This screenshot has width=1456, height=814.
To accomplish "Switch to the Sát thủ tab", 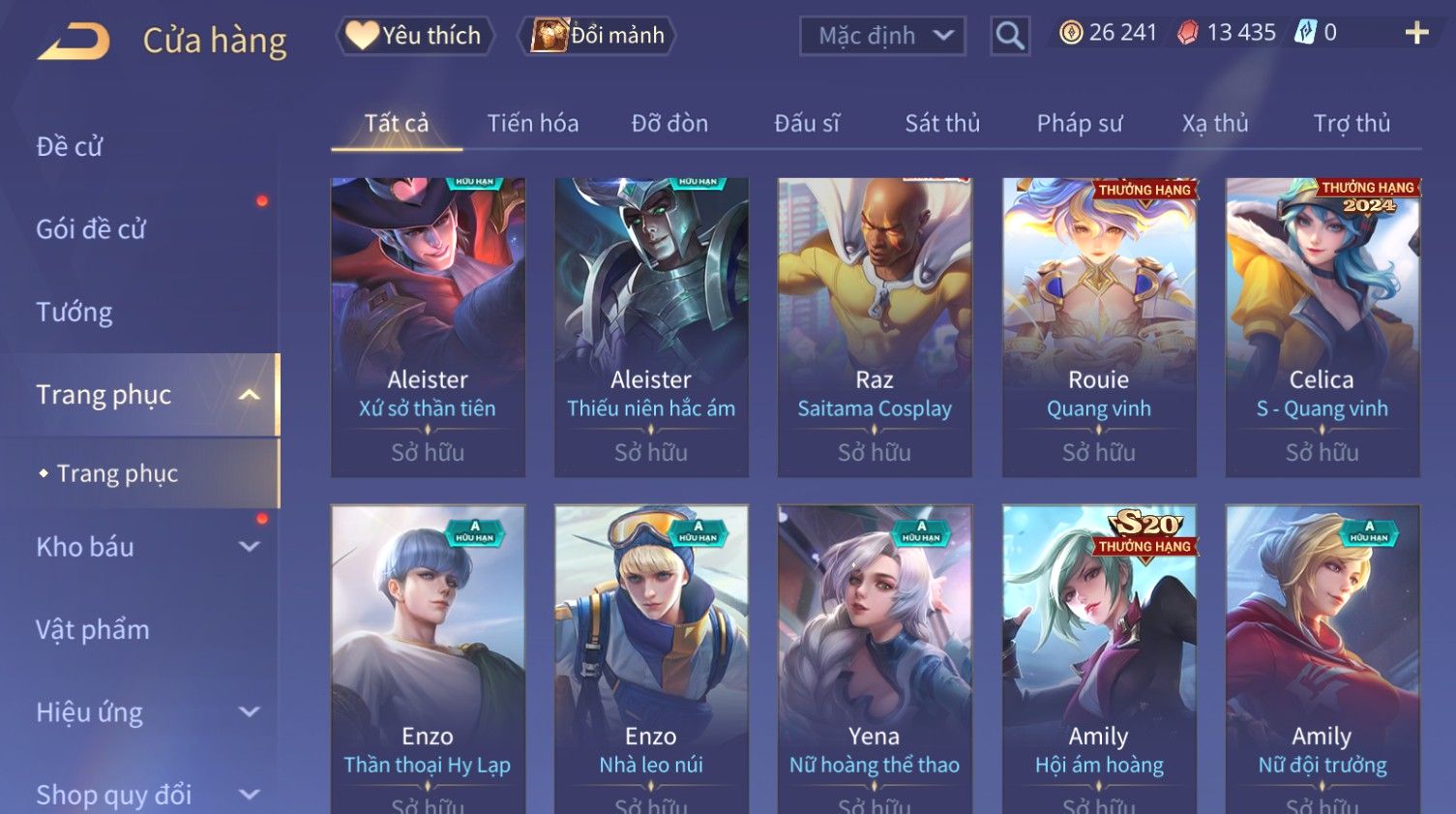I will (x=942, y=124).
